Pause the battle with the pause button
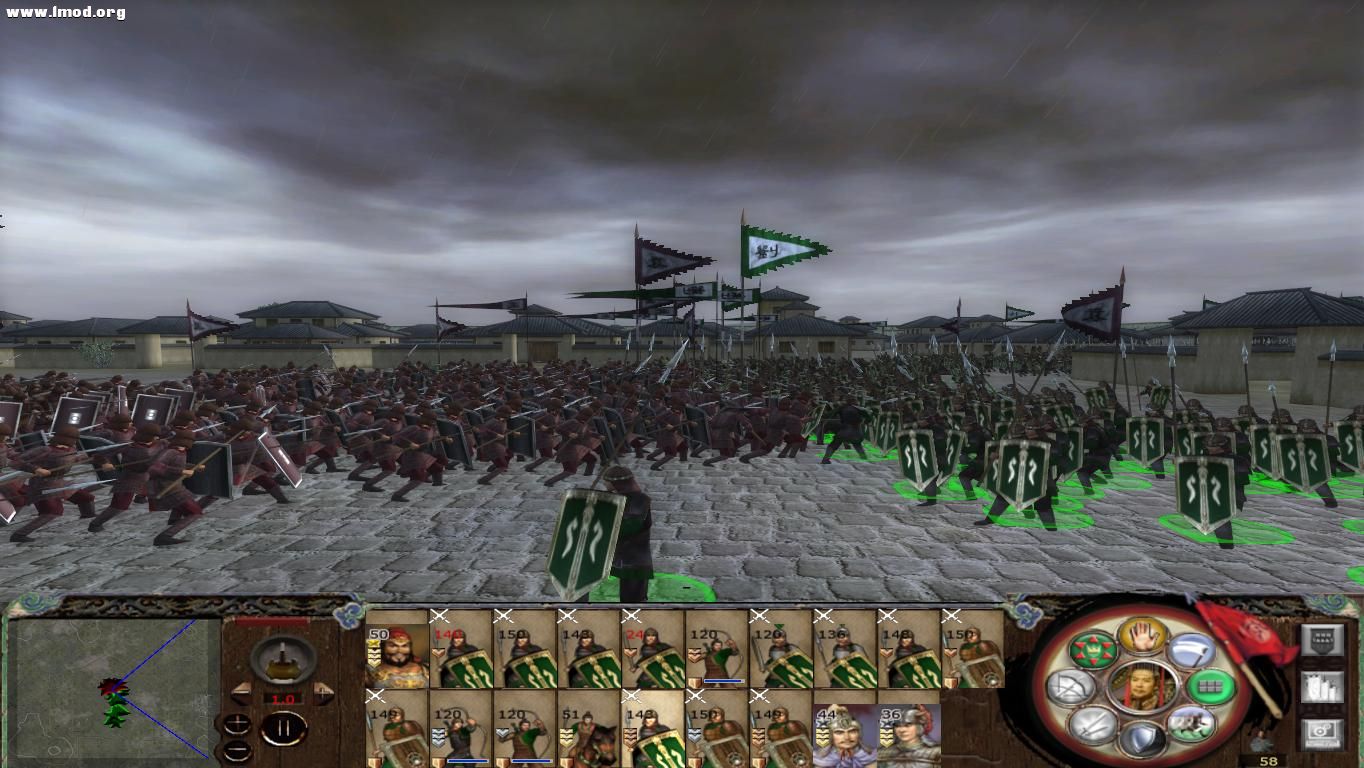 click(x=283, y=727)
